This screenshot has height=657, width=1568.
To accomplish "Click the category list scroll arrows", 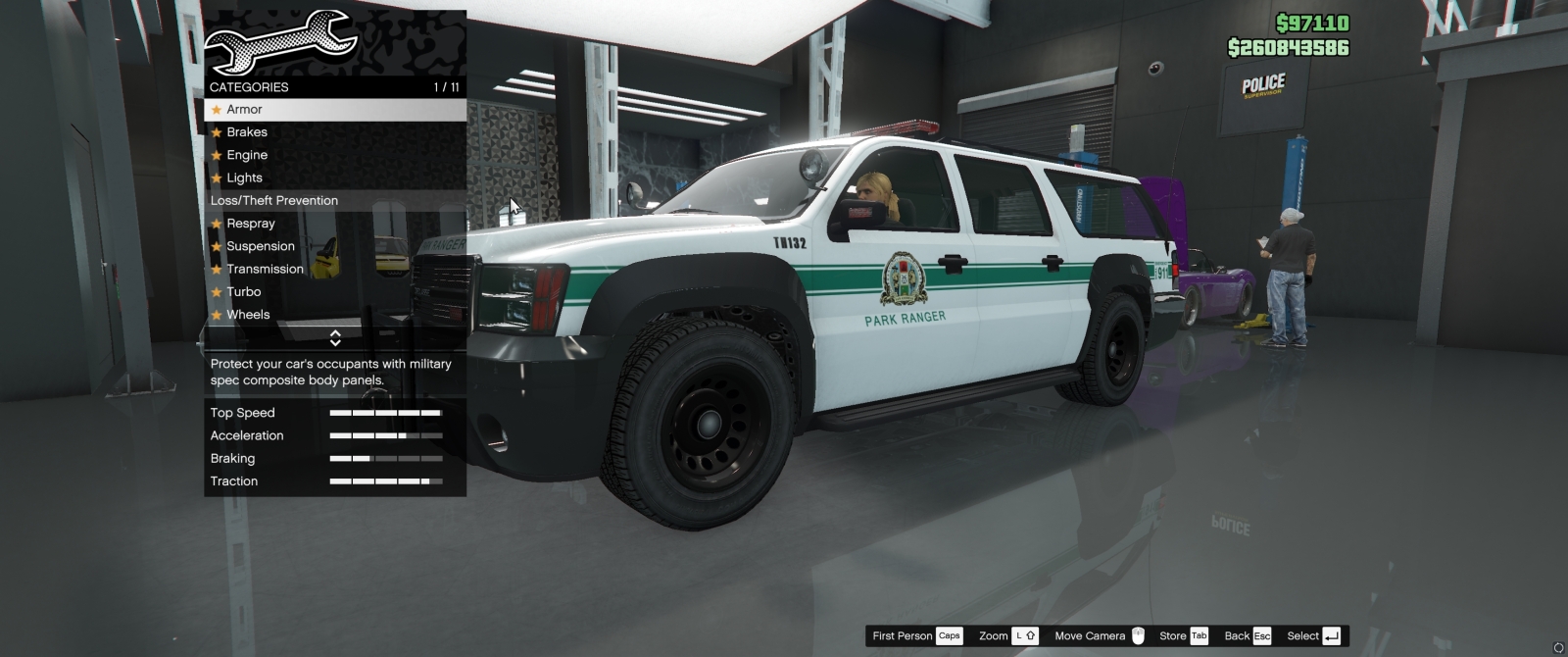I will tap(335, 338).
